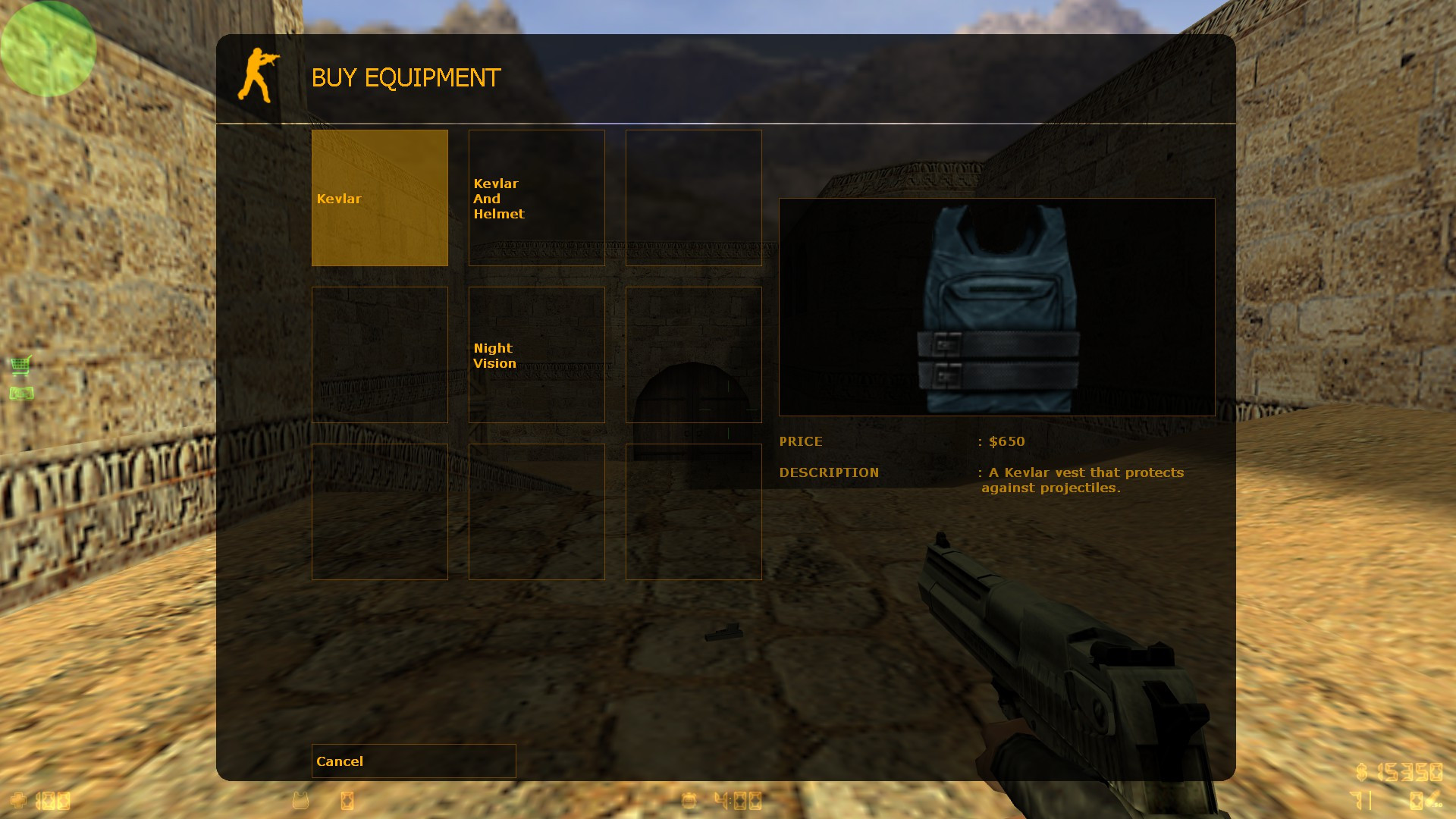
Task: Open the bottom-left empty equipment slot
Action: click(x=379, y=512)
